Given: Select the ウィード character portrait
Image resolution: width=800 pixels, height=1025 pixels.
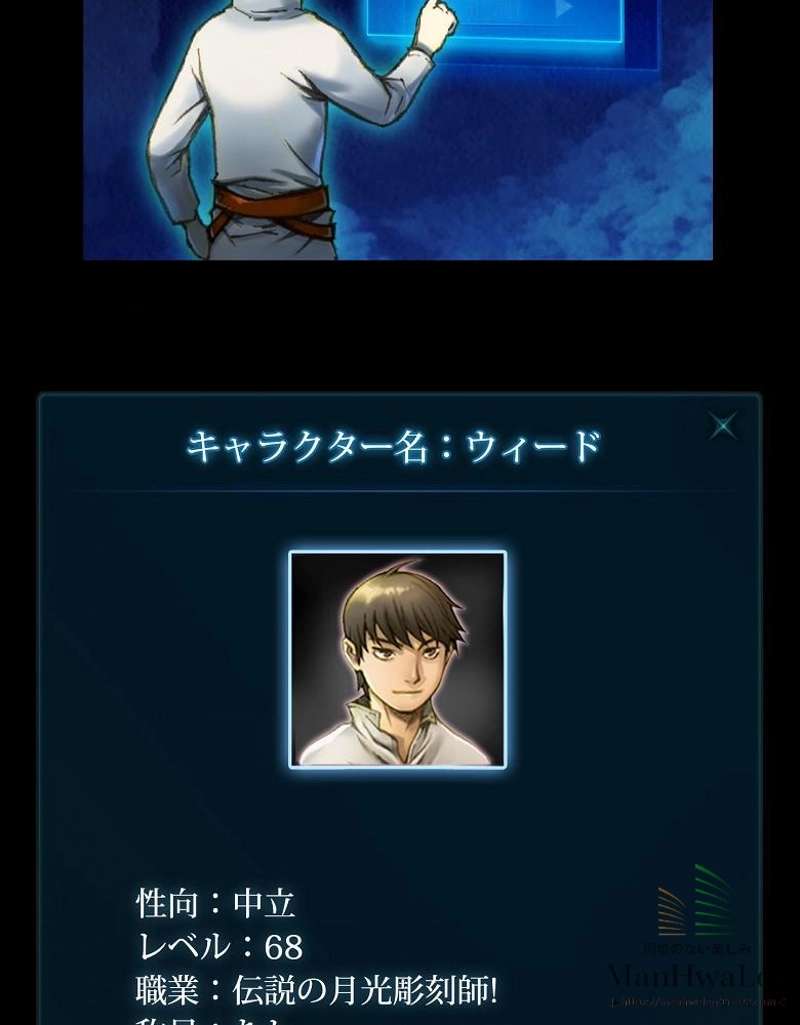Looking at the screenshot, I should pyautogui.click(x=398, y=659).
